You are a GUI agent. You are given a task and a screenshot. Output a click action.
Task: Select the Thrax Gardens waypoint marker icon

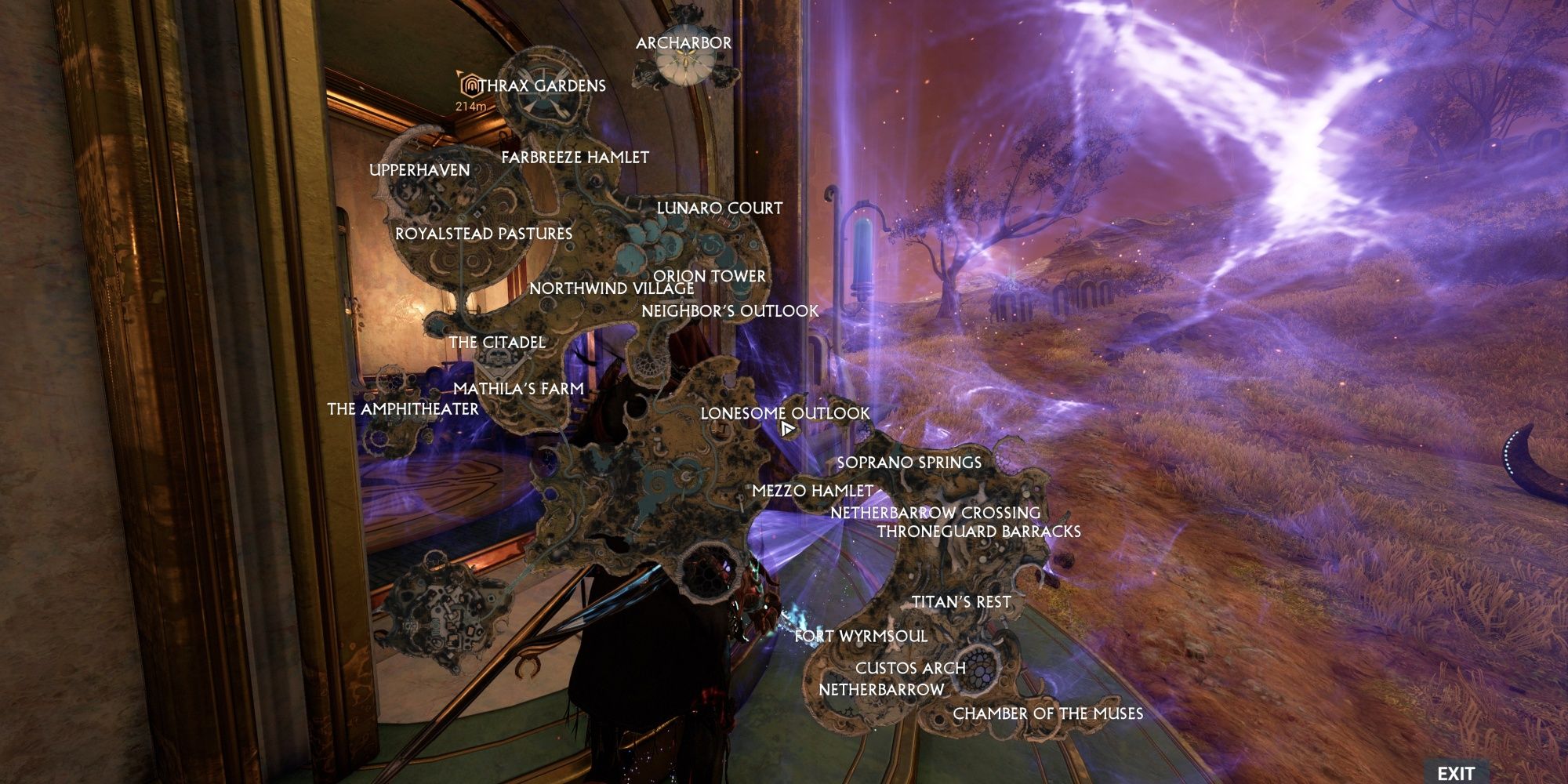[x=470, y=84]
